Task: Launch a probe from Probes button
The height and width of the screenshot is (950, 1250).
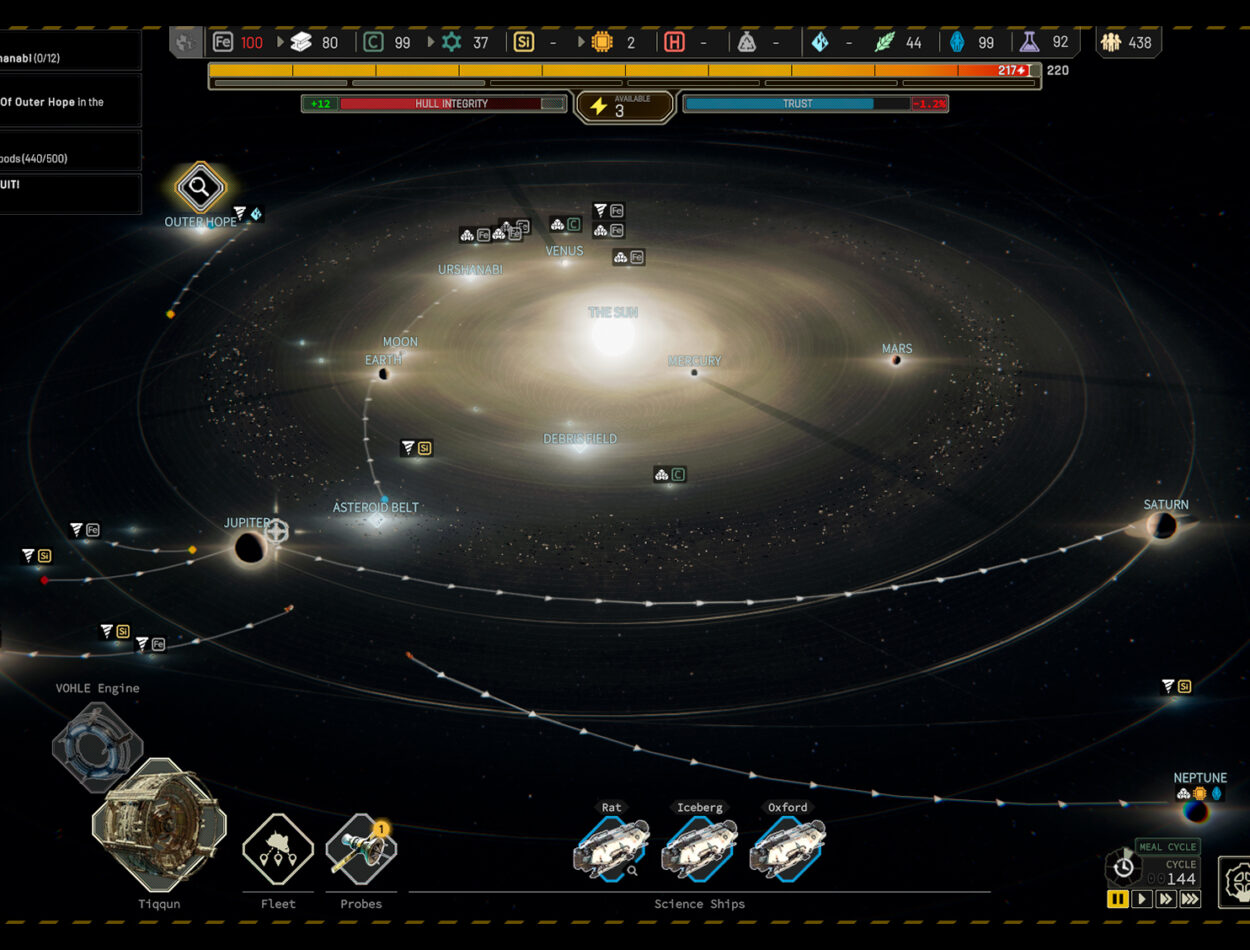Action: tap(361, 850)
